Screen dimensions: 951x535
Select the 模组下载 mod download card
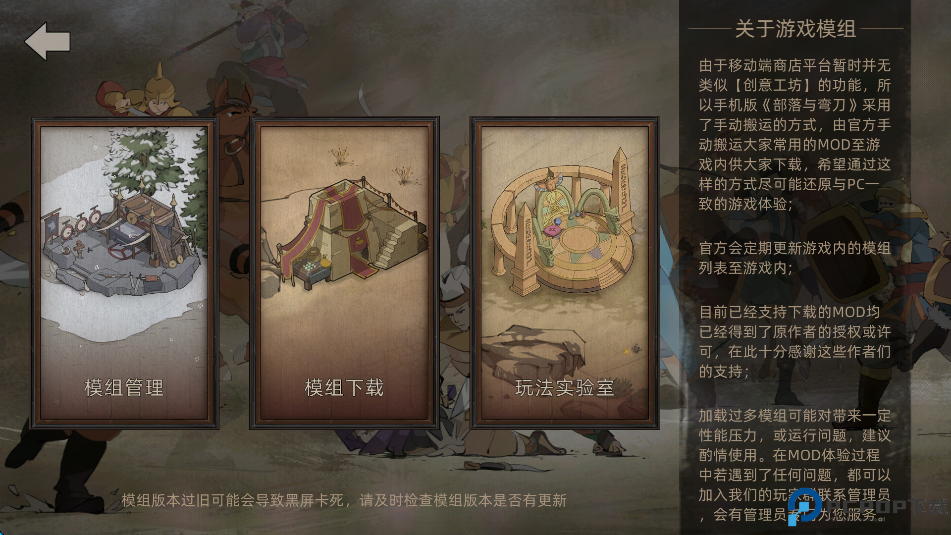344,273
